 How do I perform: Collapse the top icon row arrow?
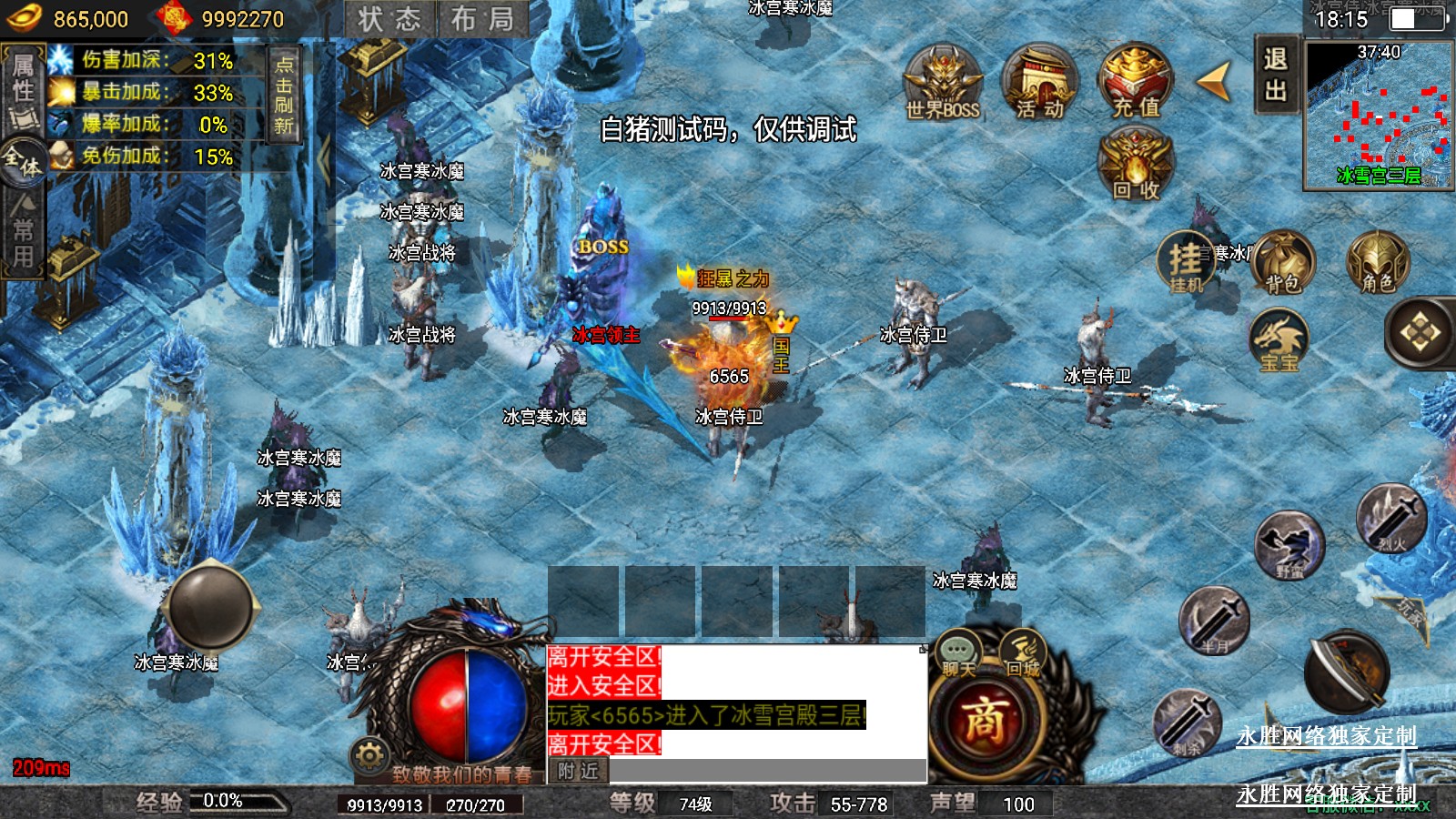tap(1214, 81)
